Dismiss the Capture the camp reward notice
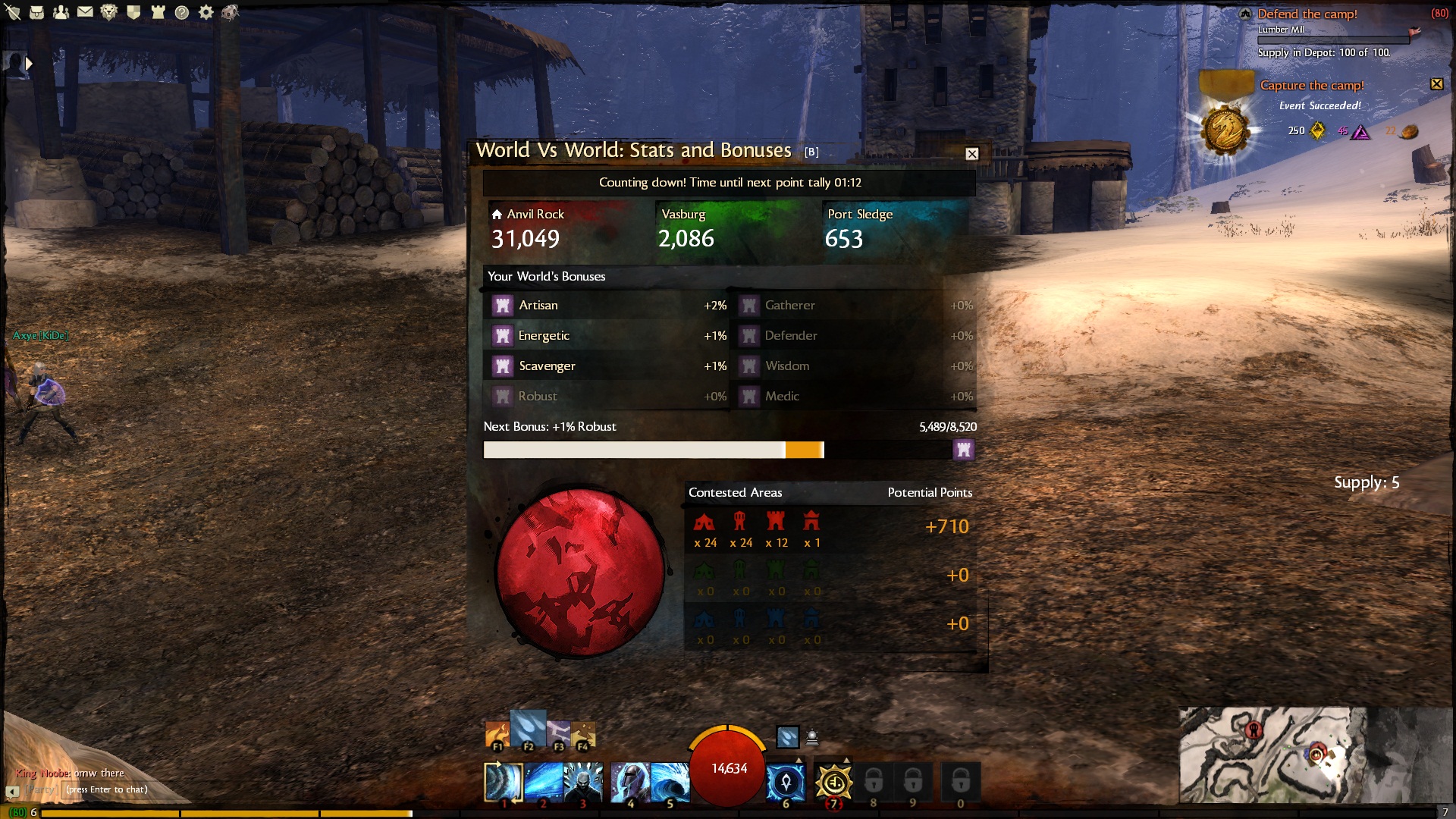The height and width of the screenshot is (819, 1456). [x=1436, y=84]
